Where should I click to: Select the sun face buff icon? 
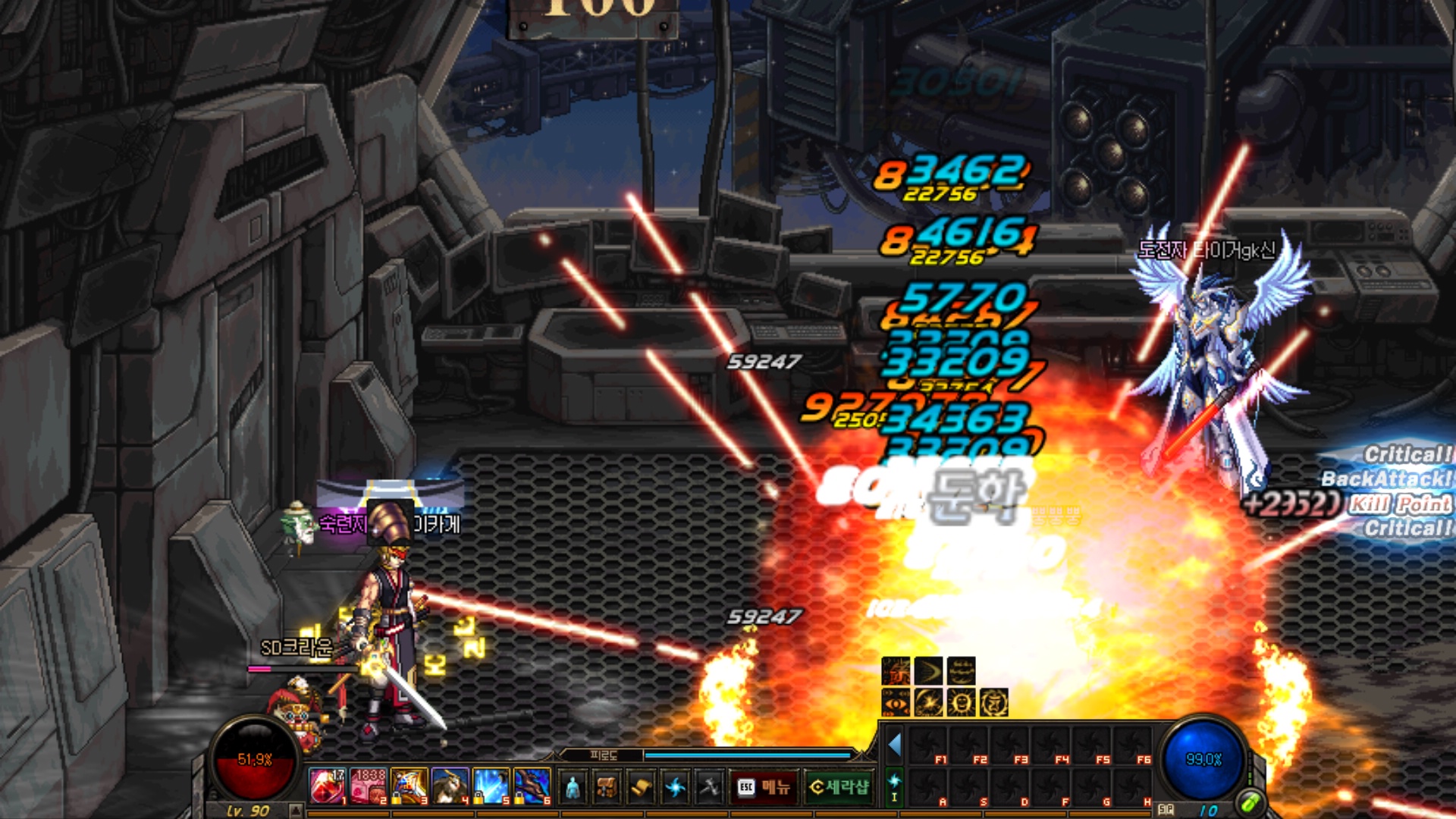[961, 703]
